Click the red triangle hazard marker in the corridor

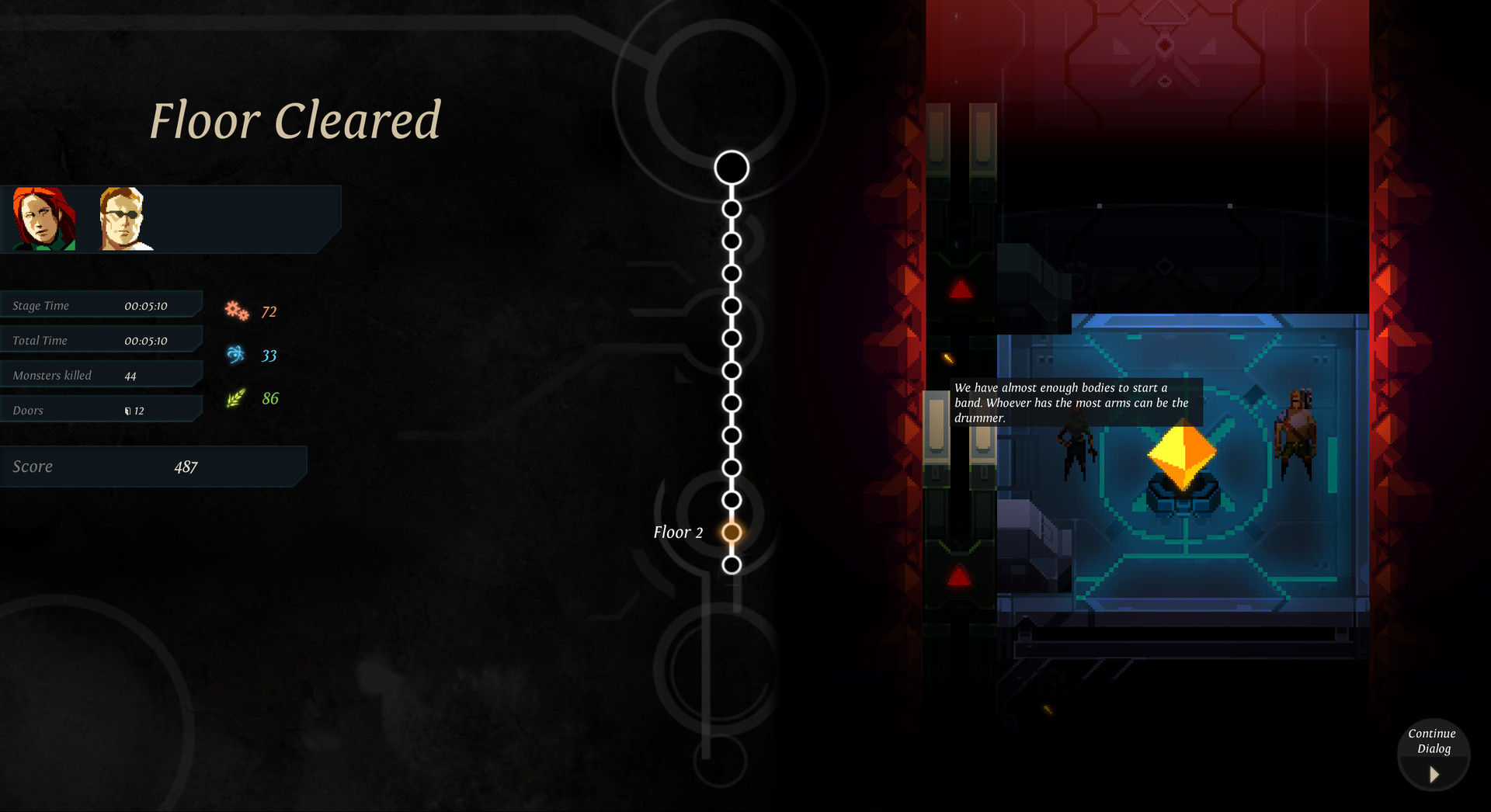tap(958, 575)
